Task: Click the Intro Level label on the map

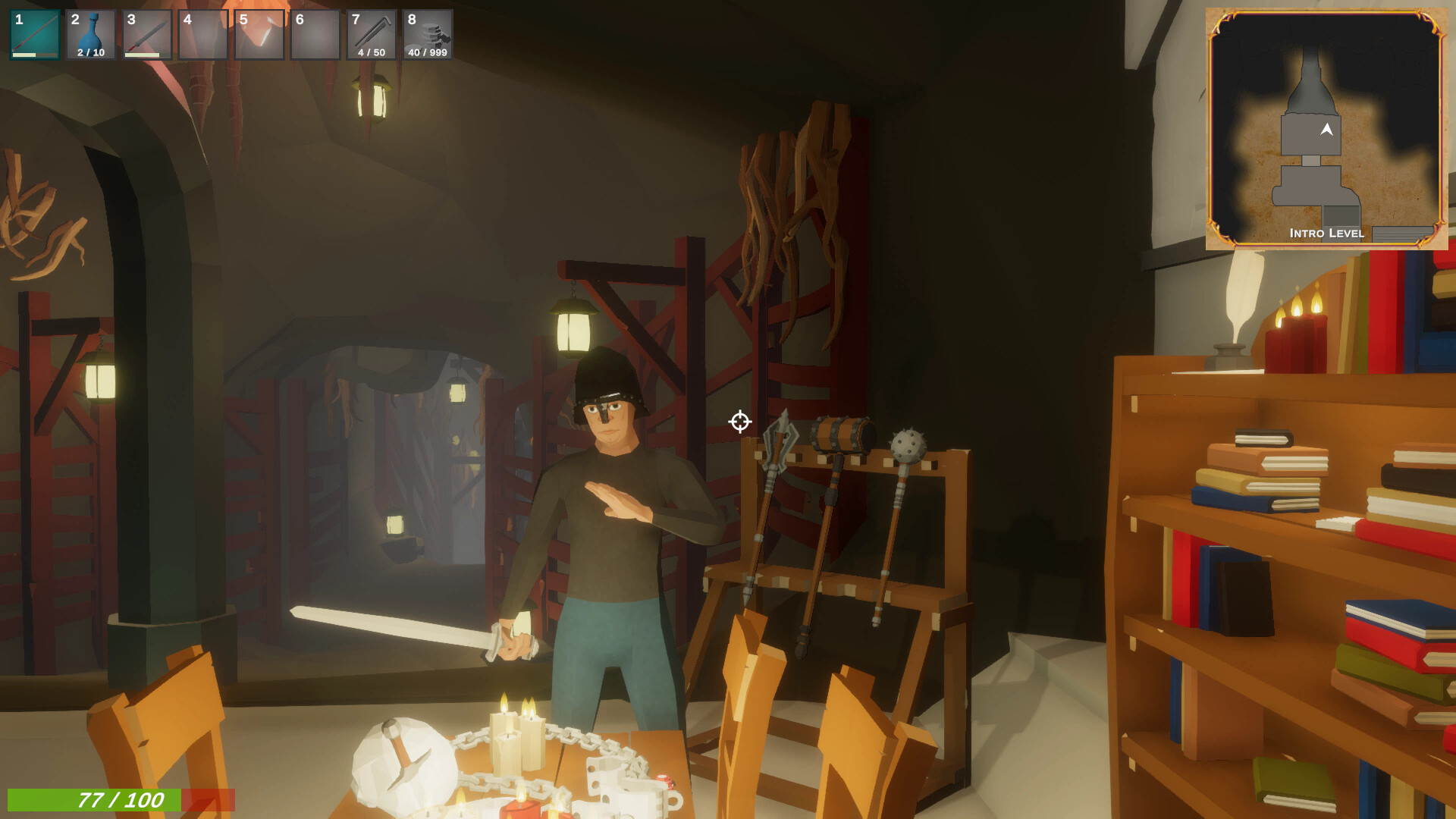Action: (1326, 234)
